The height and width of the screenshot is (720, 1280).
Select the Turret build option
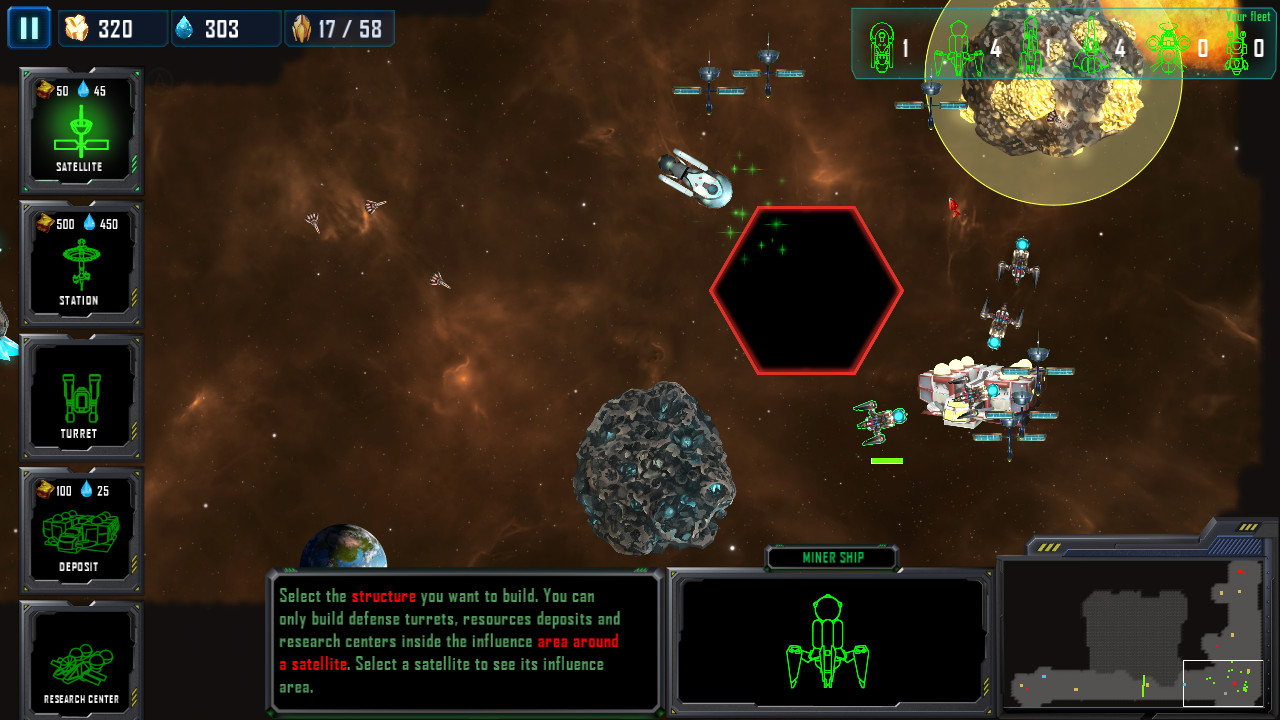pyautogui.click(x=81, y=396)
